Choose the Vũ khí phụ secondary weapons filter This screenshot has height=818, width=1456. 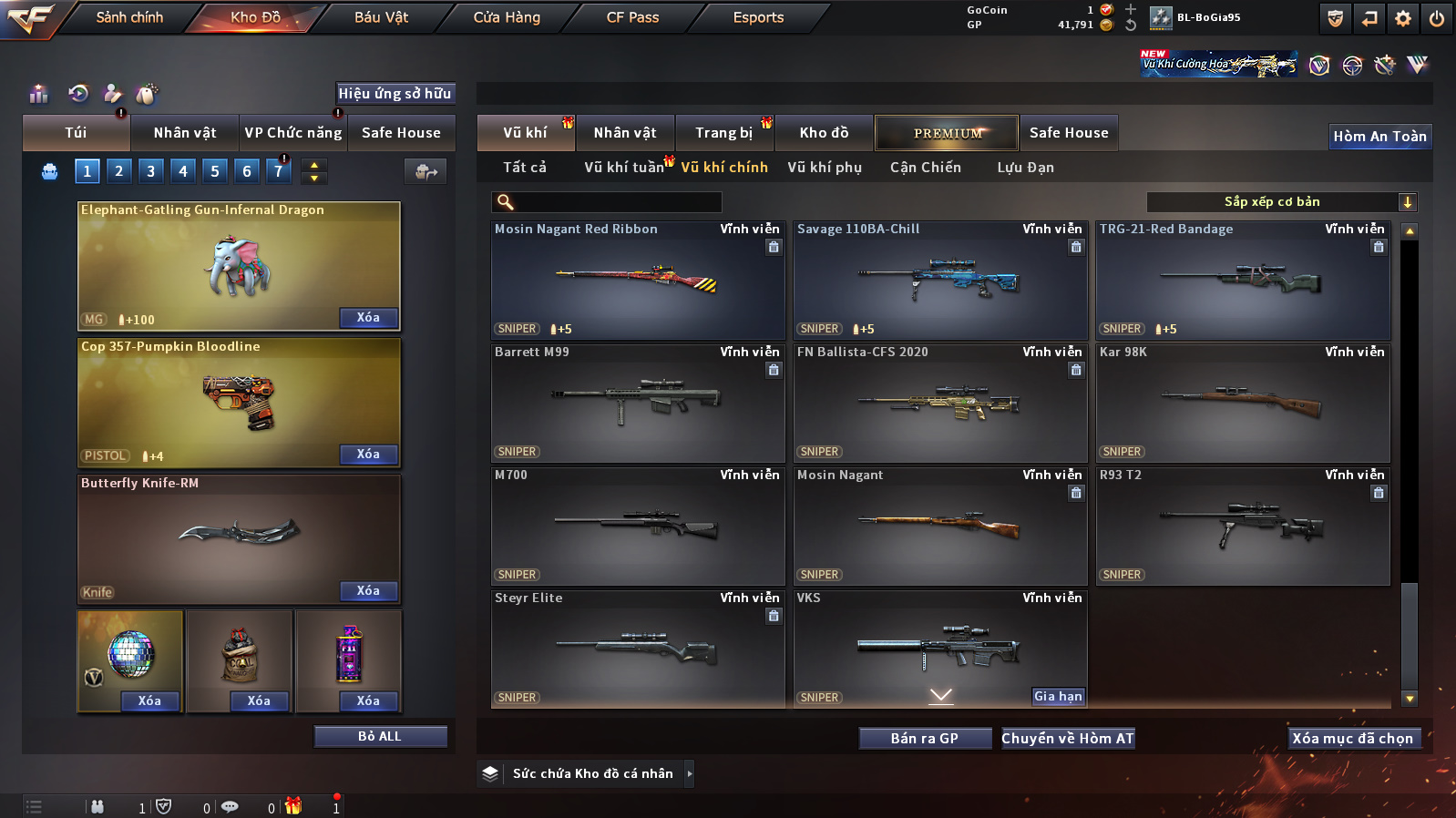(825, 168)
